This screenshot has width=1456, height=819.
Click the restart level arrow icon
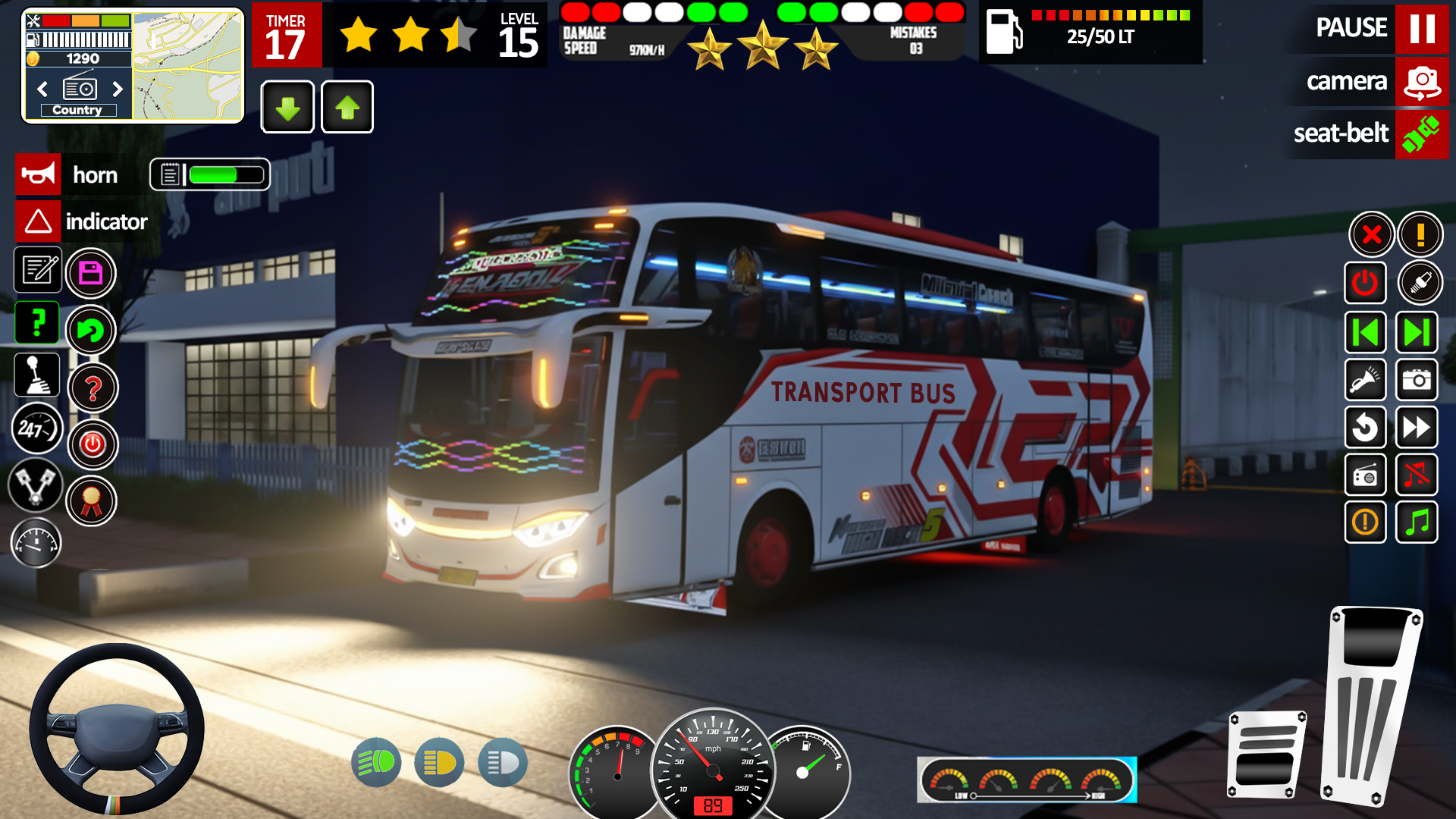1365,428
